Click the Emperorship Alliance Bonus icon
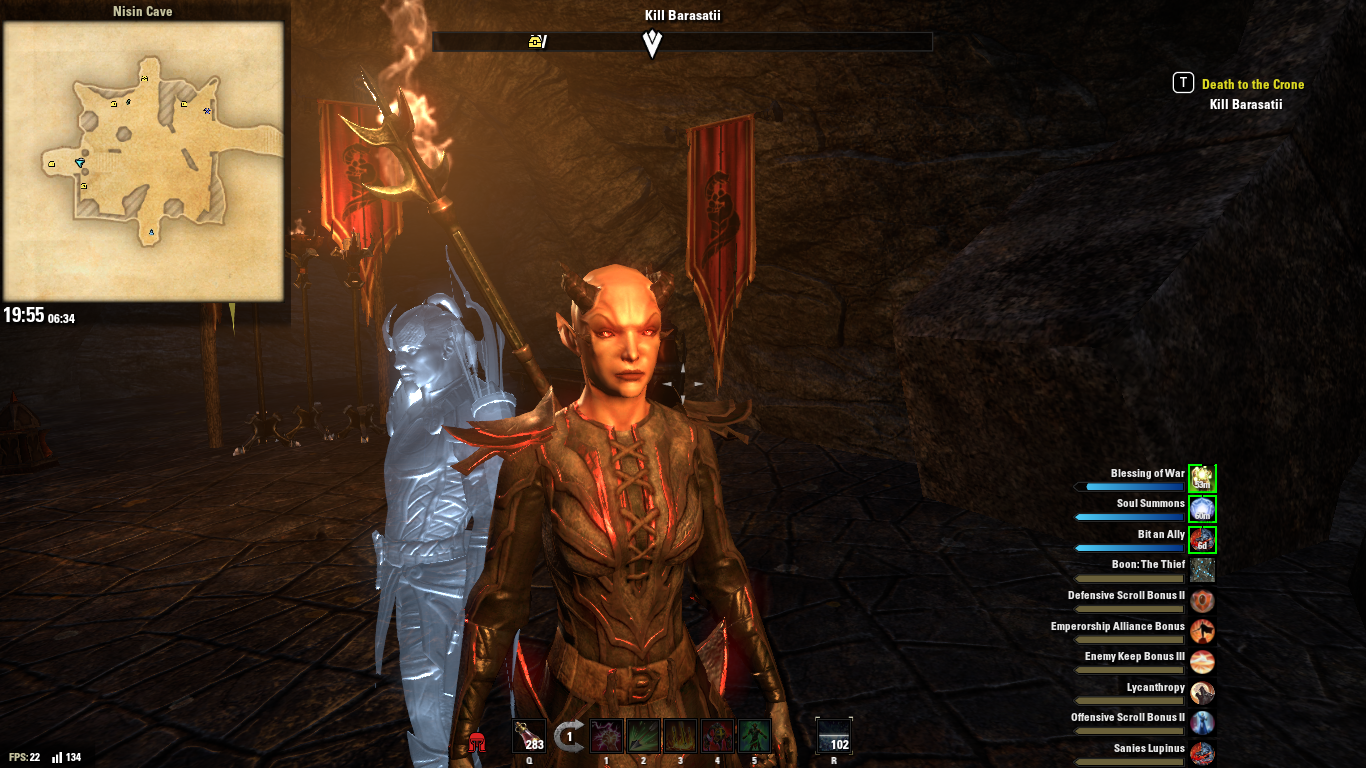The width and height of the screenshot is (1366, 768). (x=1201, y=631)
